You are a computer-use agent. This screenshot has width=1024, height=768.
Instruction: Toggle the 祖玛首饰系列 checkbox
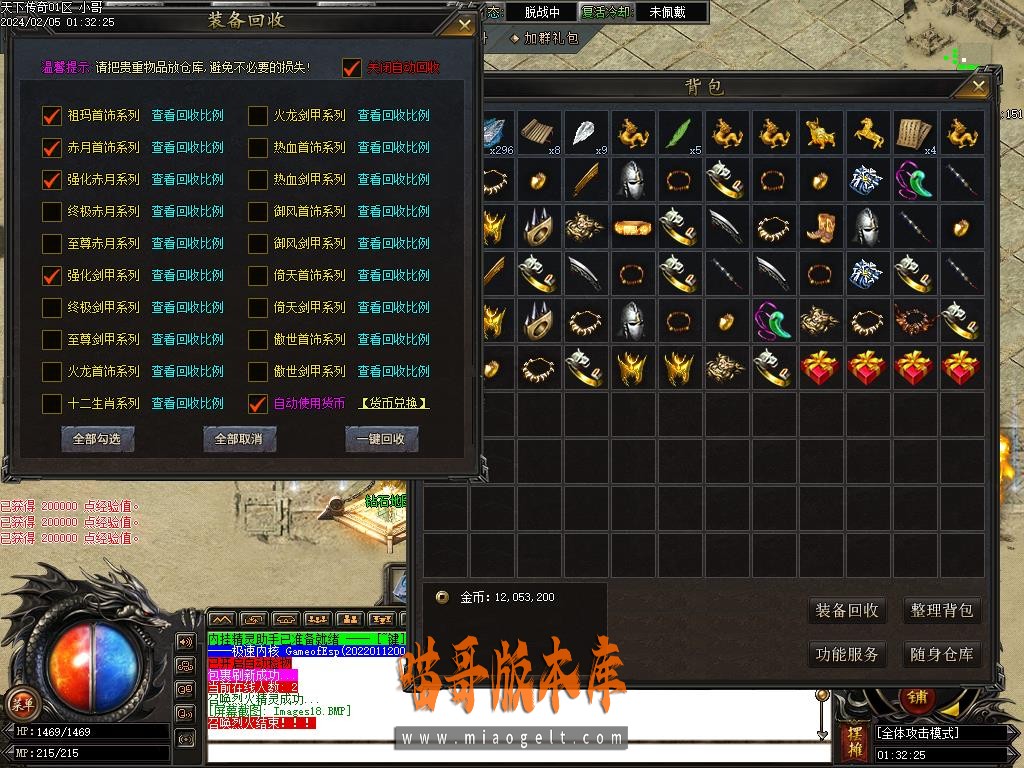pyautogui.click(x=52, y=115)
